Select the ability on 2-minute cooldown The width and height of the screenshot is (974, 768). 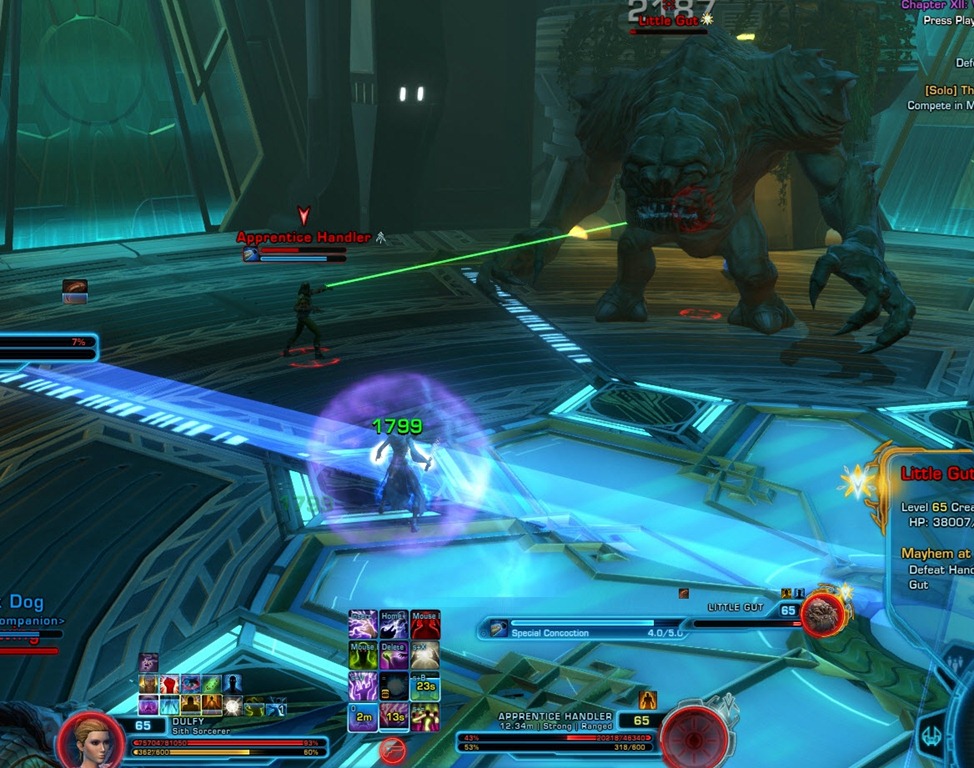click(363, 716)
